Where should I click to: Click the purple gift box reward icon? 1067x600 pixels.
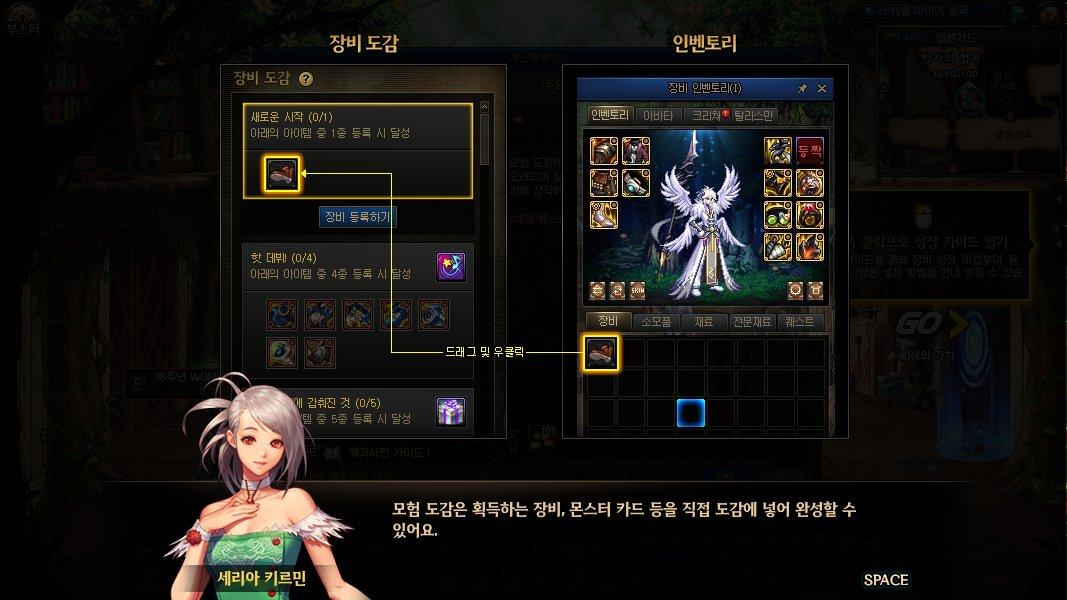[x=450, y=411]
